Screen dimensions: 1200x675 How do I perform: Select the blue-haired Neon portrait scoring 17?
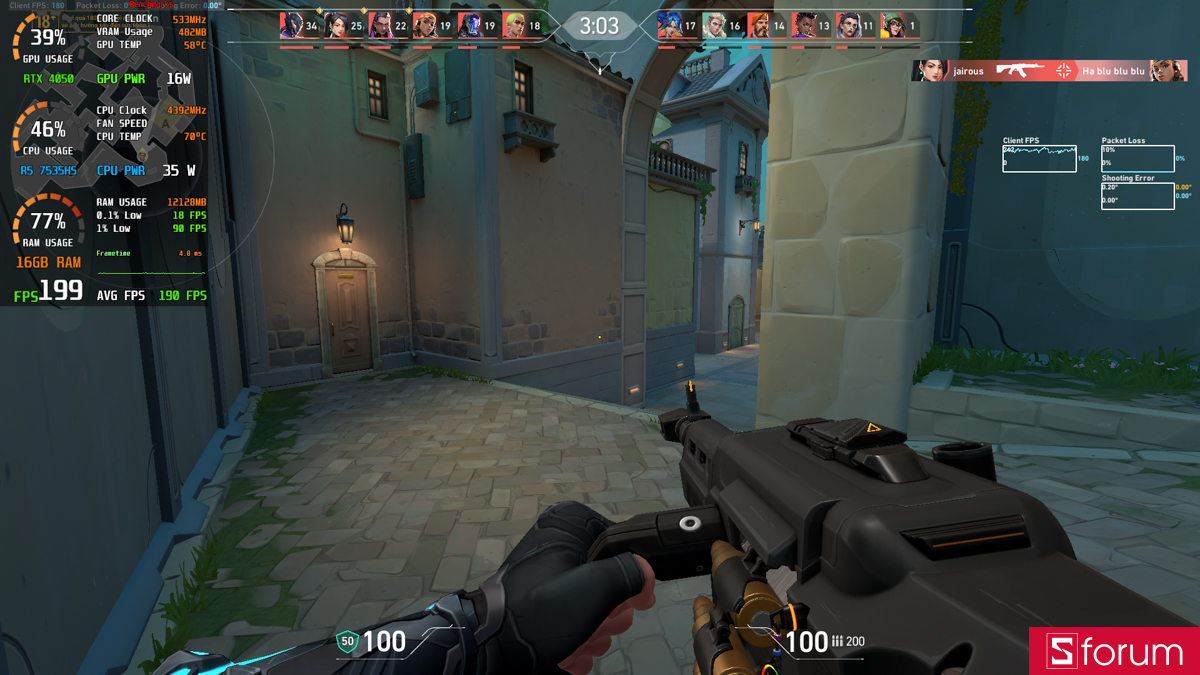coord(670,26)
